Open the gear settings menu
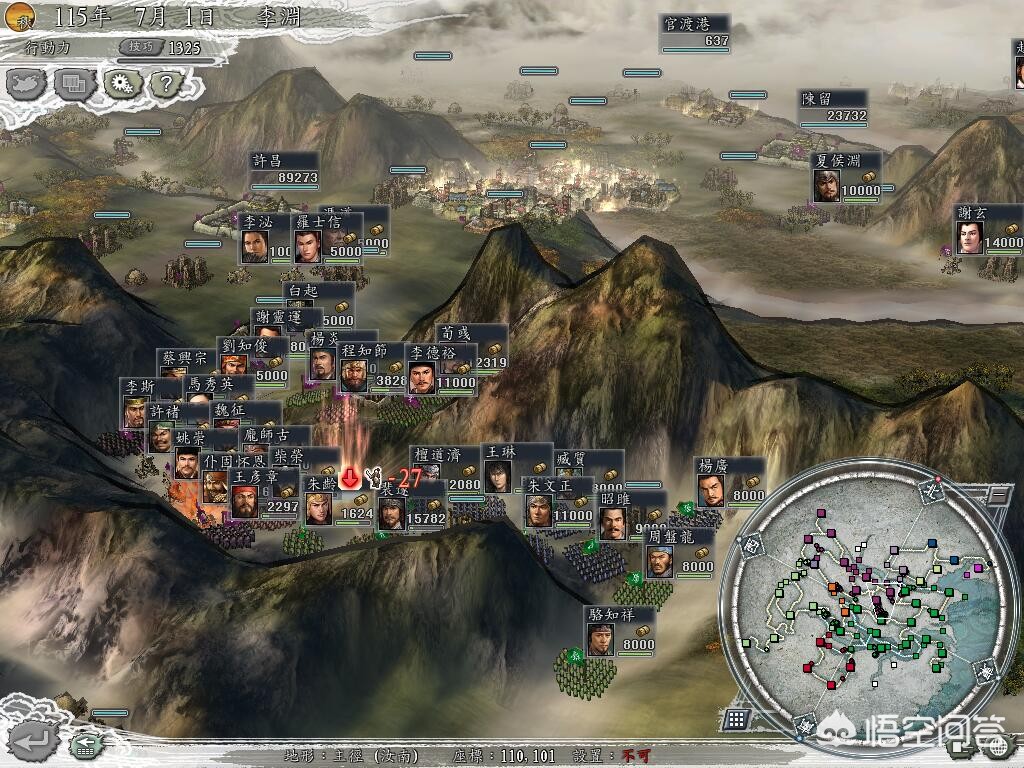Viewport: 1024px width, 768px height. 122,83
